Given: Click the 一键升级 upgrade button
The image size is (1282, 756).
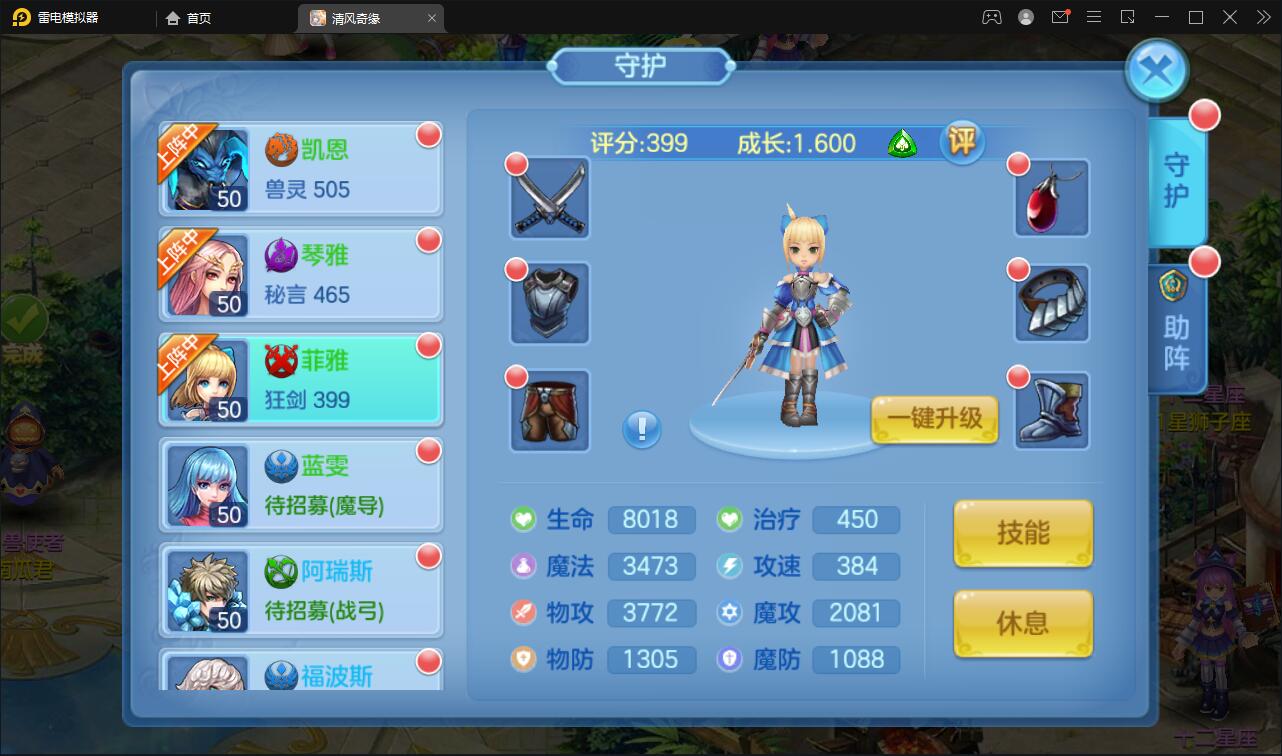Looking at the screenshot, I should tap(933, 420).
